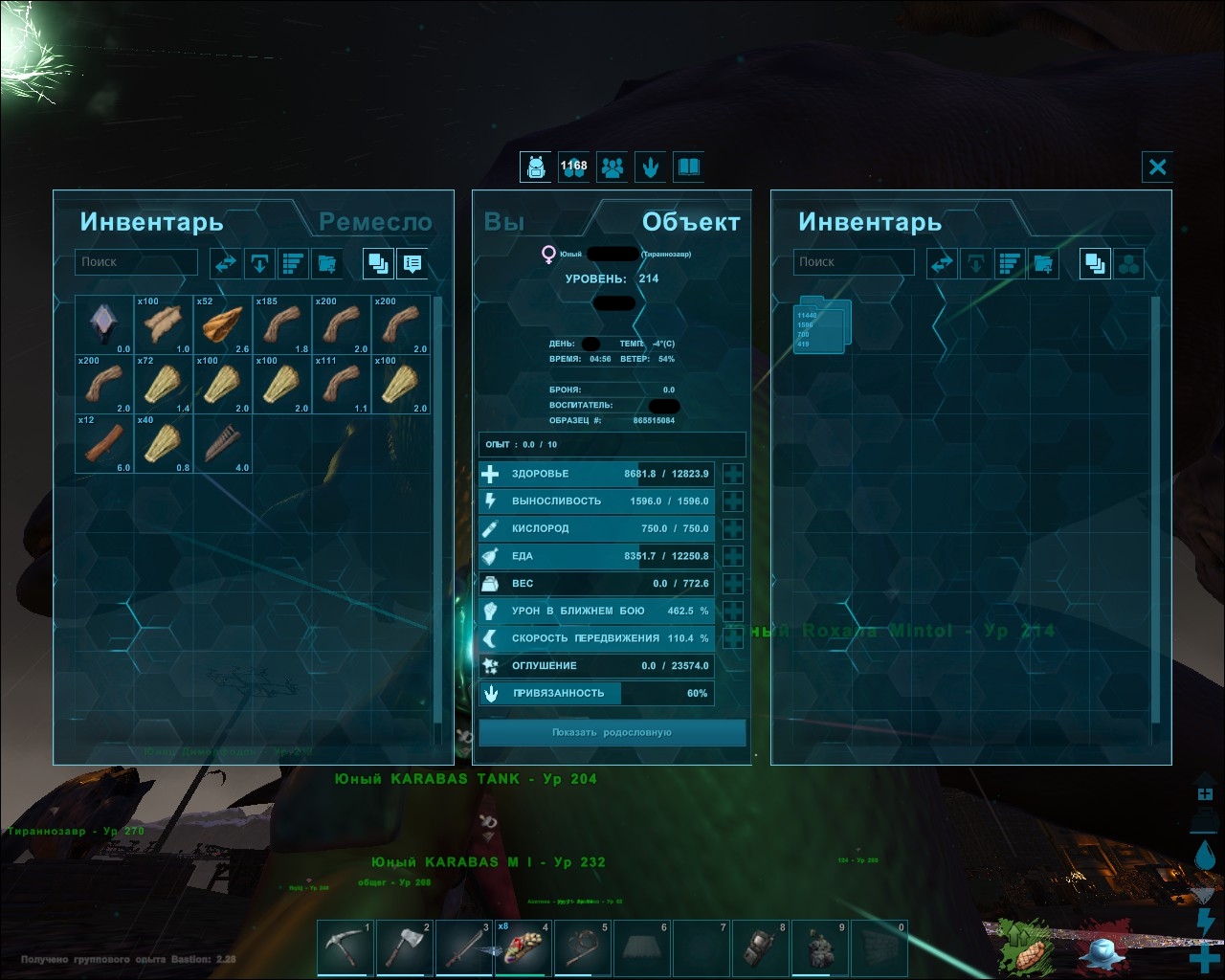Click the Поиск search field of creature inventory
This screenshot has width=1225, height=980.
pyautogui.click(x=853, y=261)
